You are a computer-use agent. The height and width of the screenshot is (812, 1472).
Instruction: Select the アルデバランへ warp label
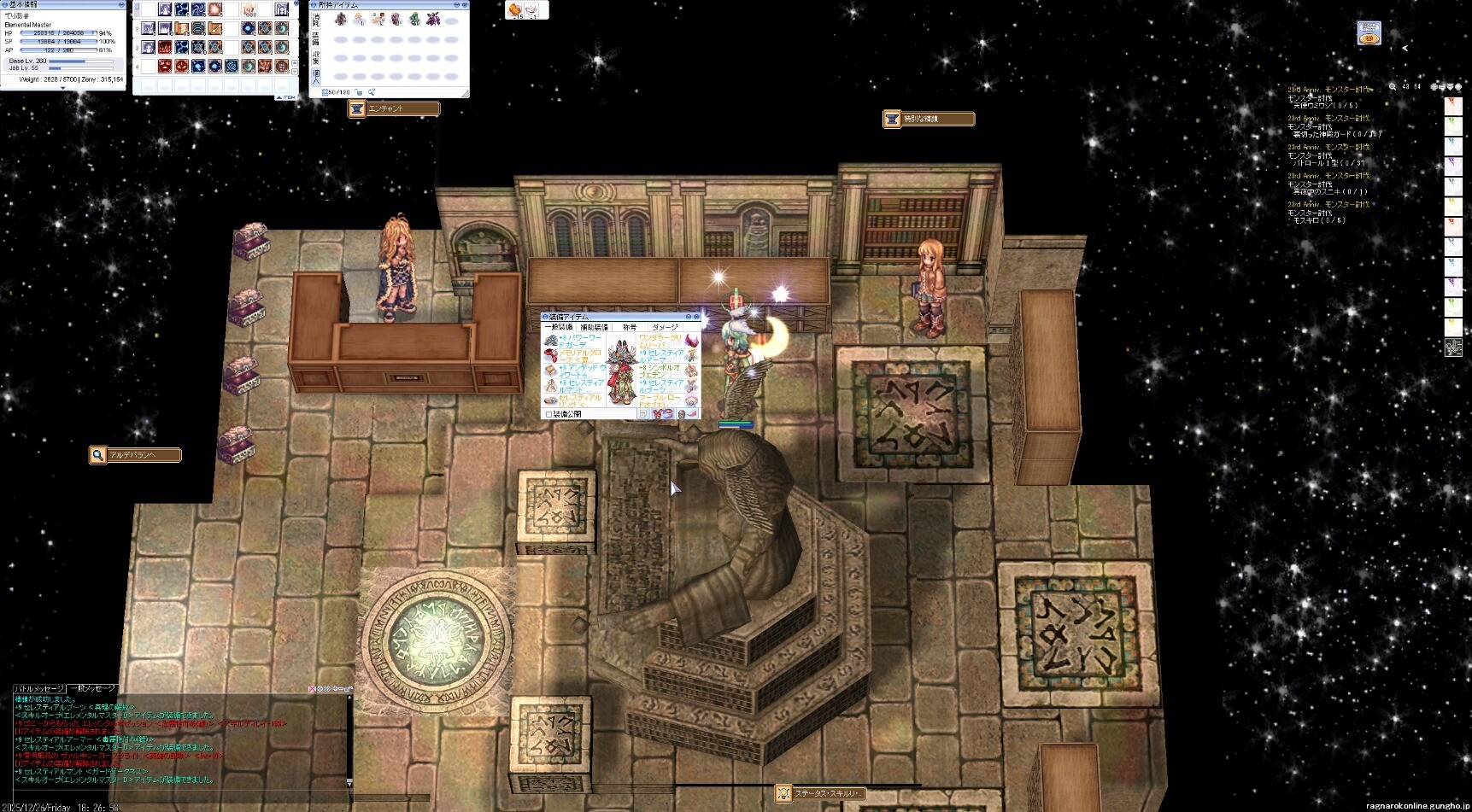coord(136,456)
